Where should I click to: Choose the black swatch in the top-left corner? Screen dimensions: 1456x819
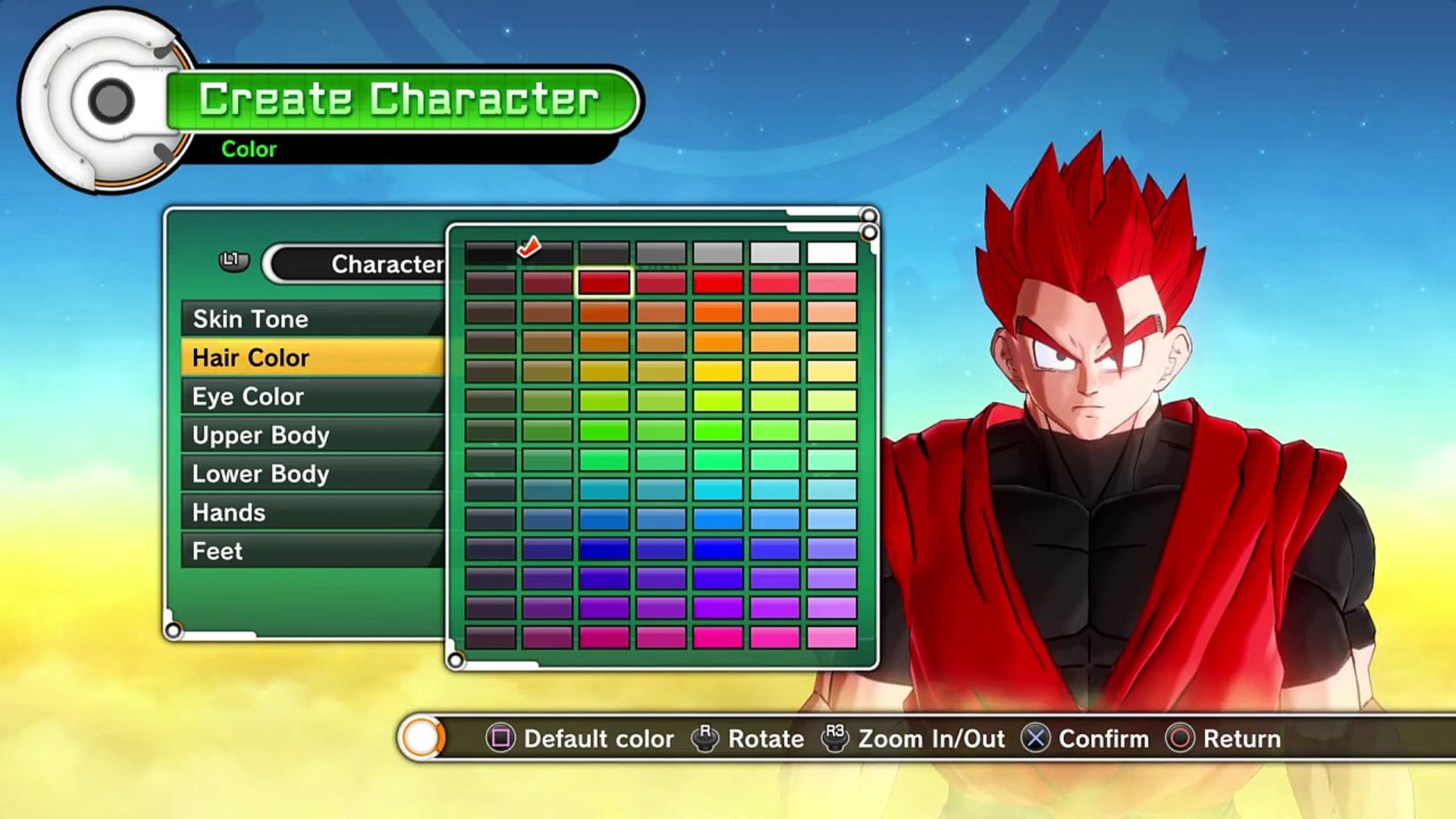(x=490, y=253)
